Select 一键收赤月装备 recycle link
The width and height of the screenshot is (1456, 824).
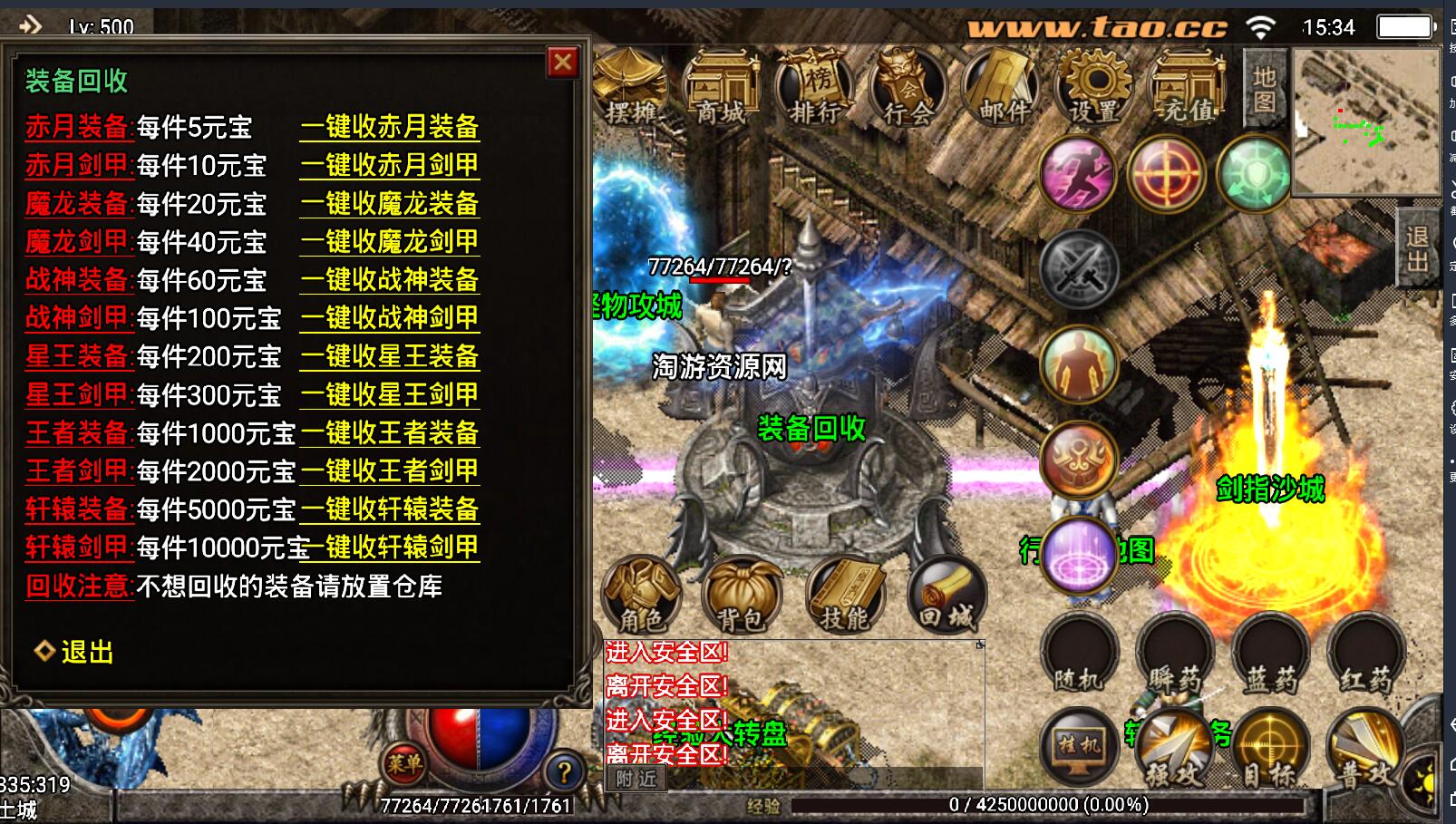[x=390, y=127]
